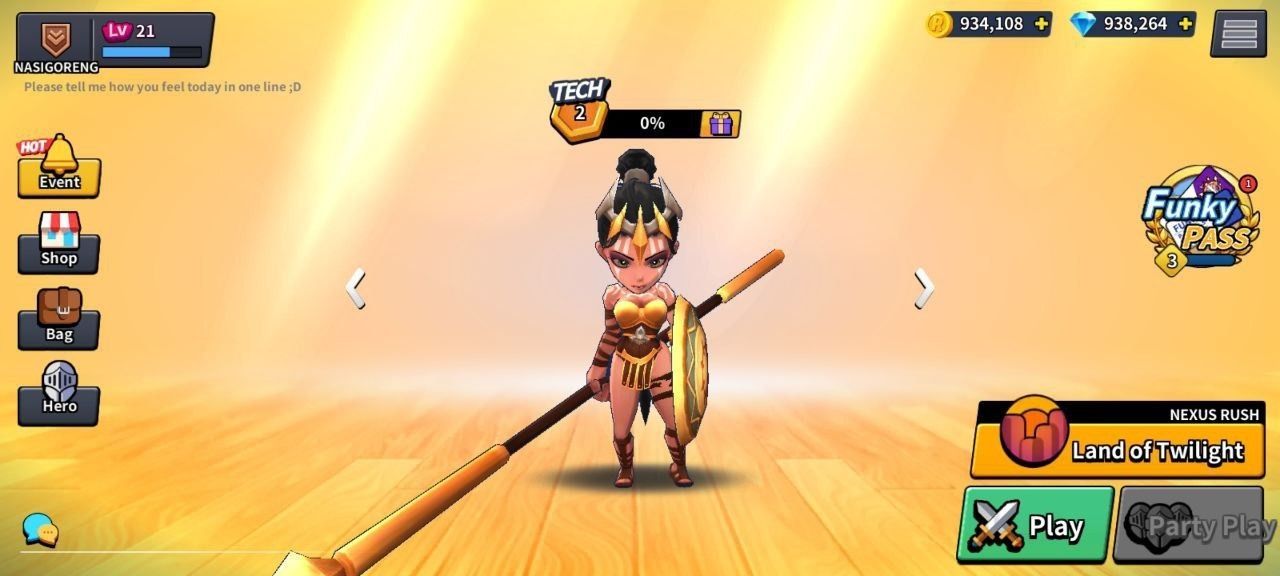1280x576 pixels.
Task: Edit the one-line feeling status message
Action: click(x=163, y=87)
